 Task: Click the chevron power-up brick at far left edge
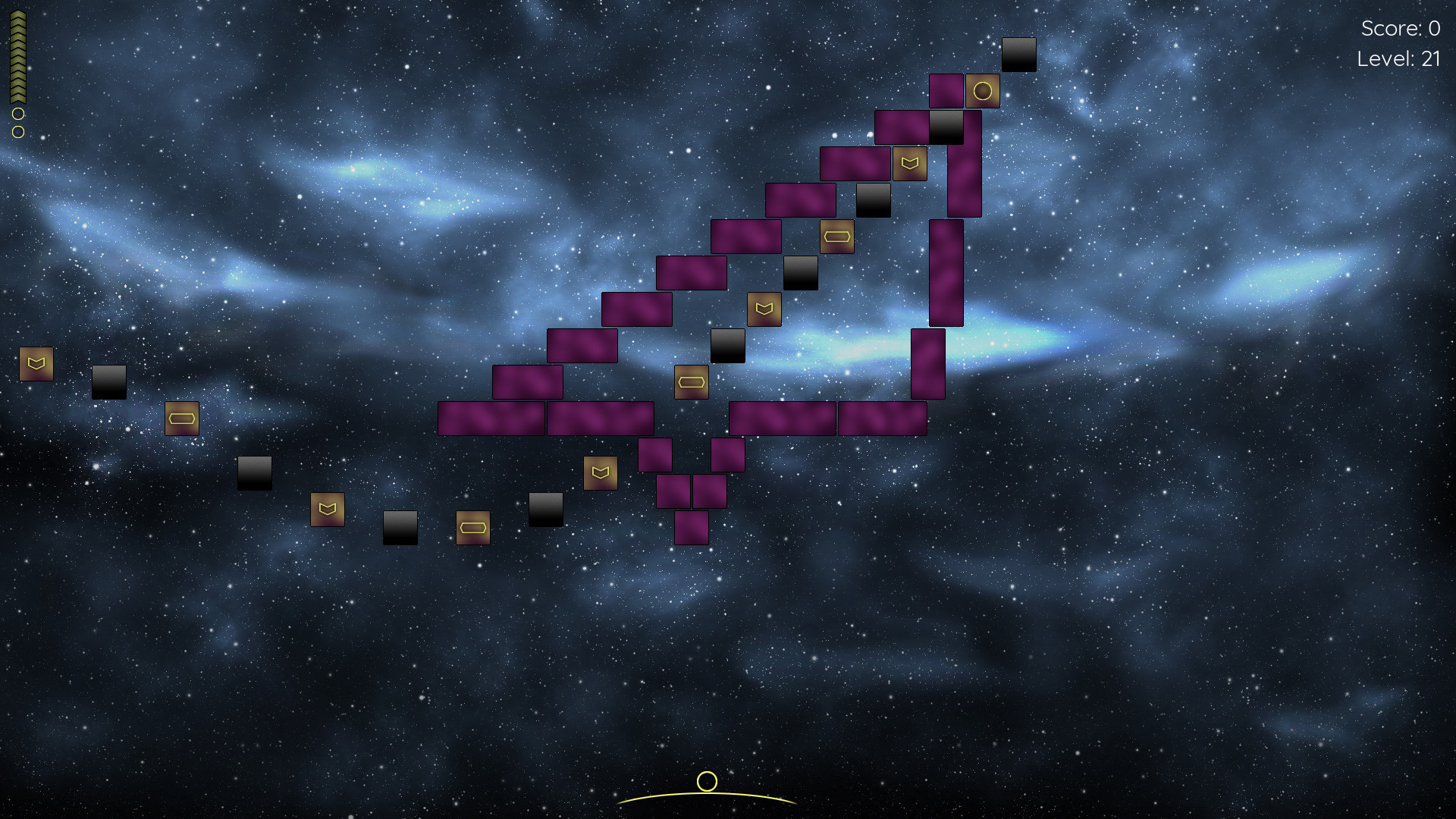[x=36, y=363]
